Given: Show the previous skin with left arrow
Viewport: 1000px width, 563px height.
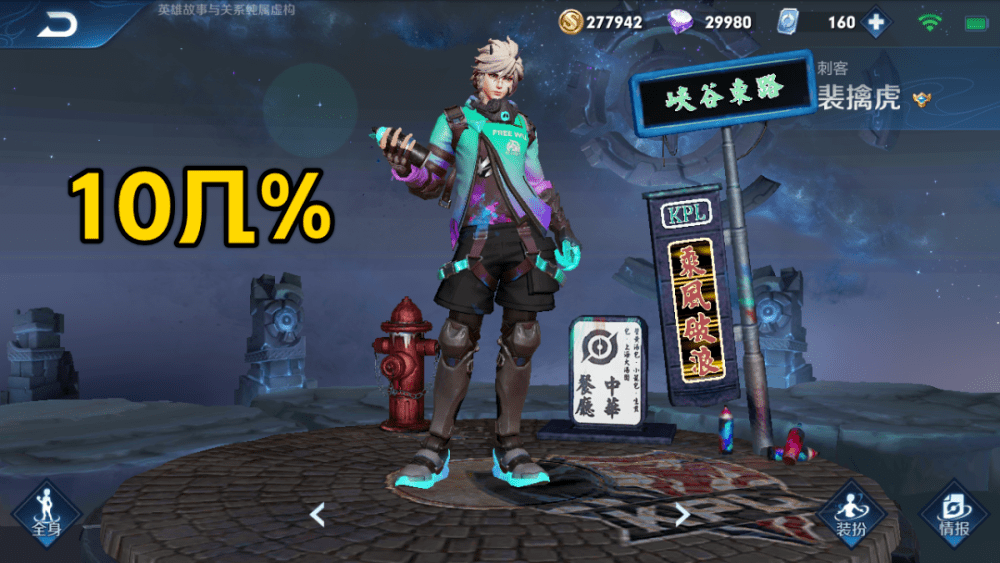Looking at the screenshot, I should [317, 515].
